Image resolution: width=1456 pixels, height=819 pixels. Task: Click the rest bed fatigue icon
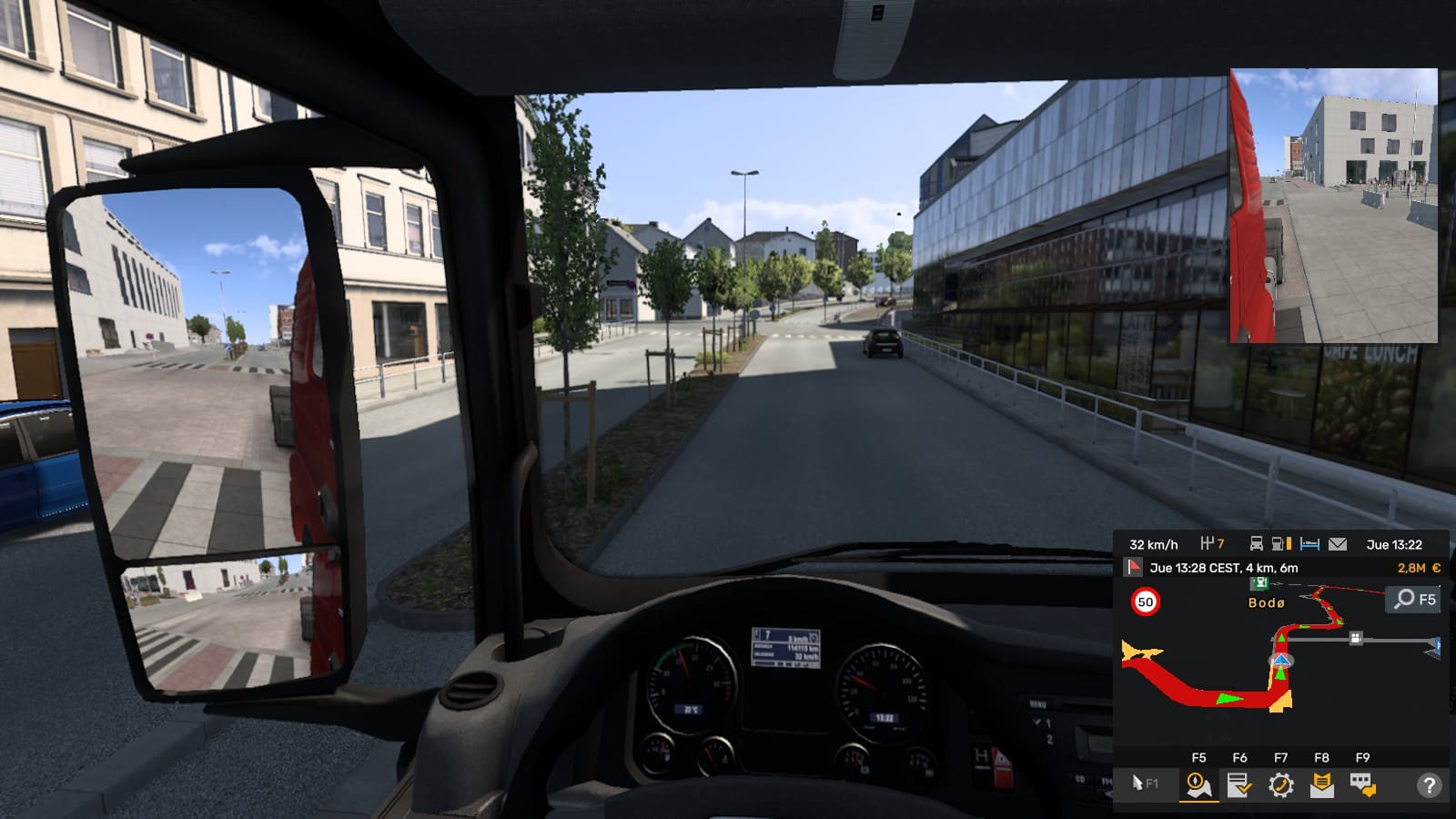click(1309, 544)
